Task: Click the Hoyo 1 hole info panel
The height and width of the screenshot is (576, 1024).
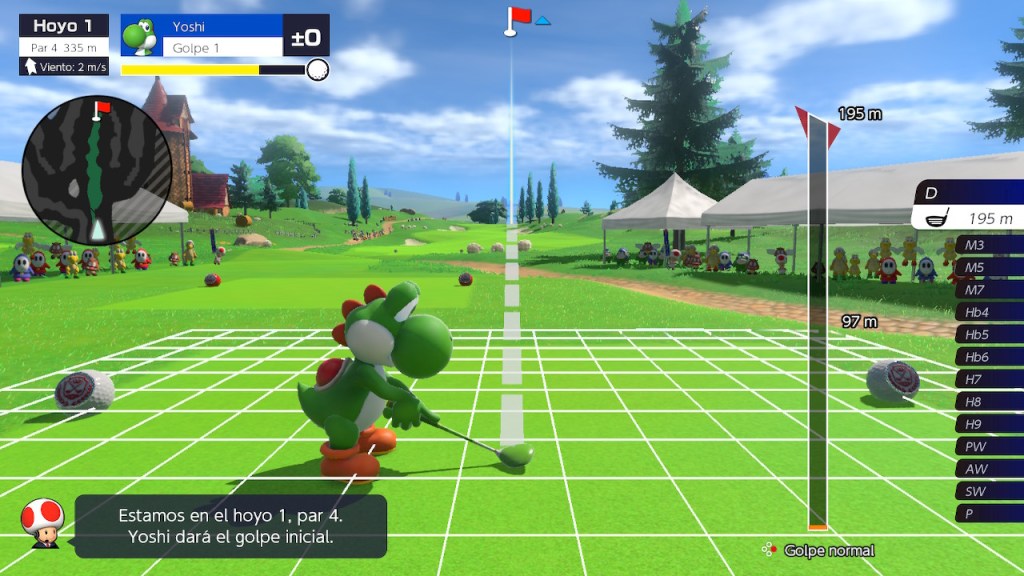Action: tap(64, 45)
